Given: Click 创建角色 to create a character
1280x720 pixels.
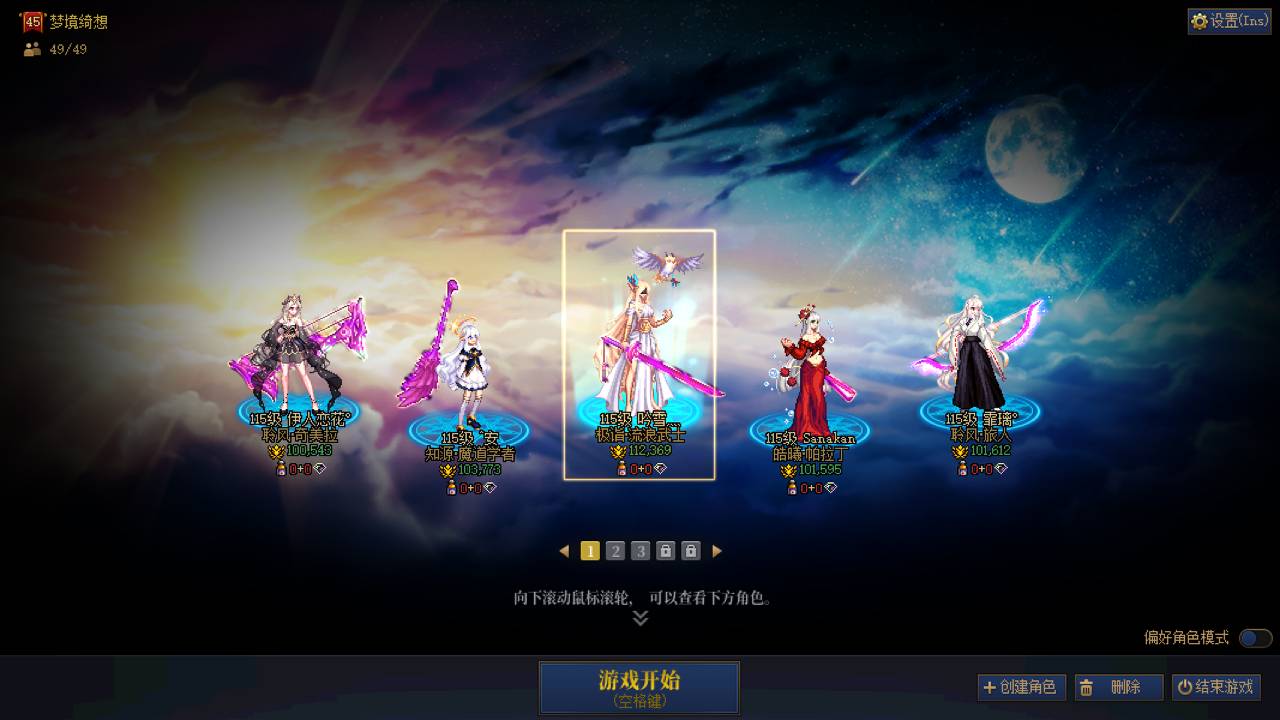Looking at the screenshot, I should tap(1023, 687).
